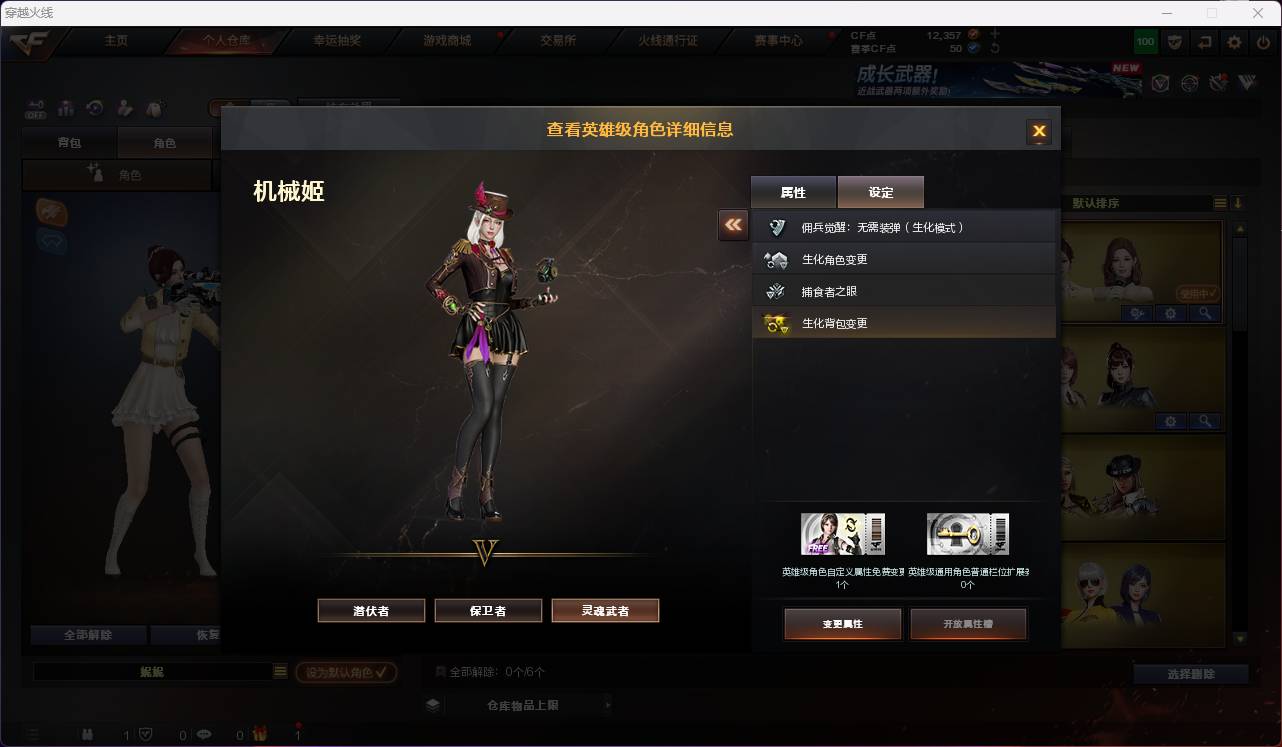
Task: Click the magnifier icon on first character card
Action: click(x=1205, y=313)
